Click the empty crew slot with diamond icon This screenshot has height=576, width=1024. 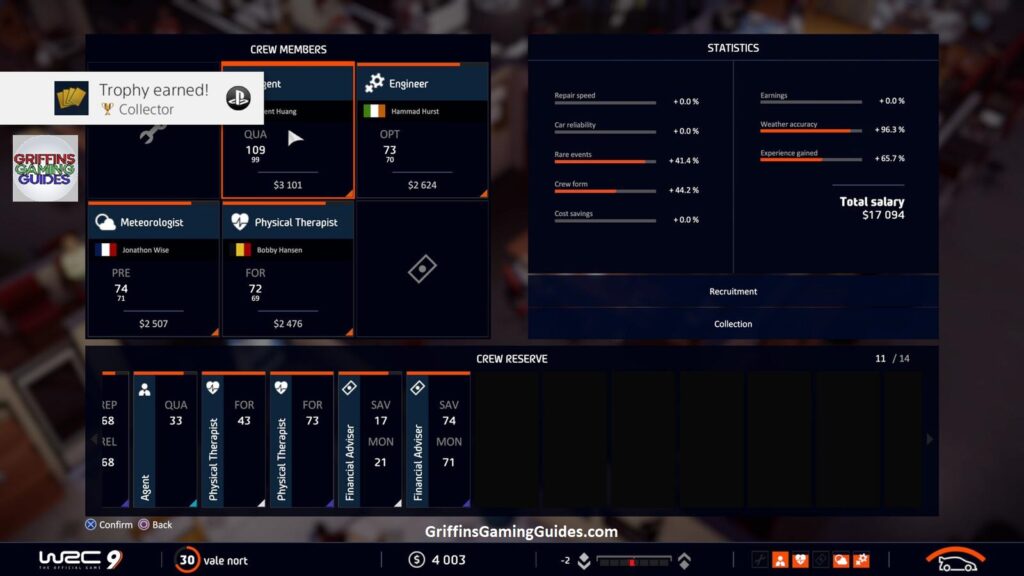[x=422, y=270]
